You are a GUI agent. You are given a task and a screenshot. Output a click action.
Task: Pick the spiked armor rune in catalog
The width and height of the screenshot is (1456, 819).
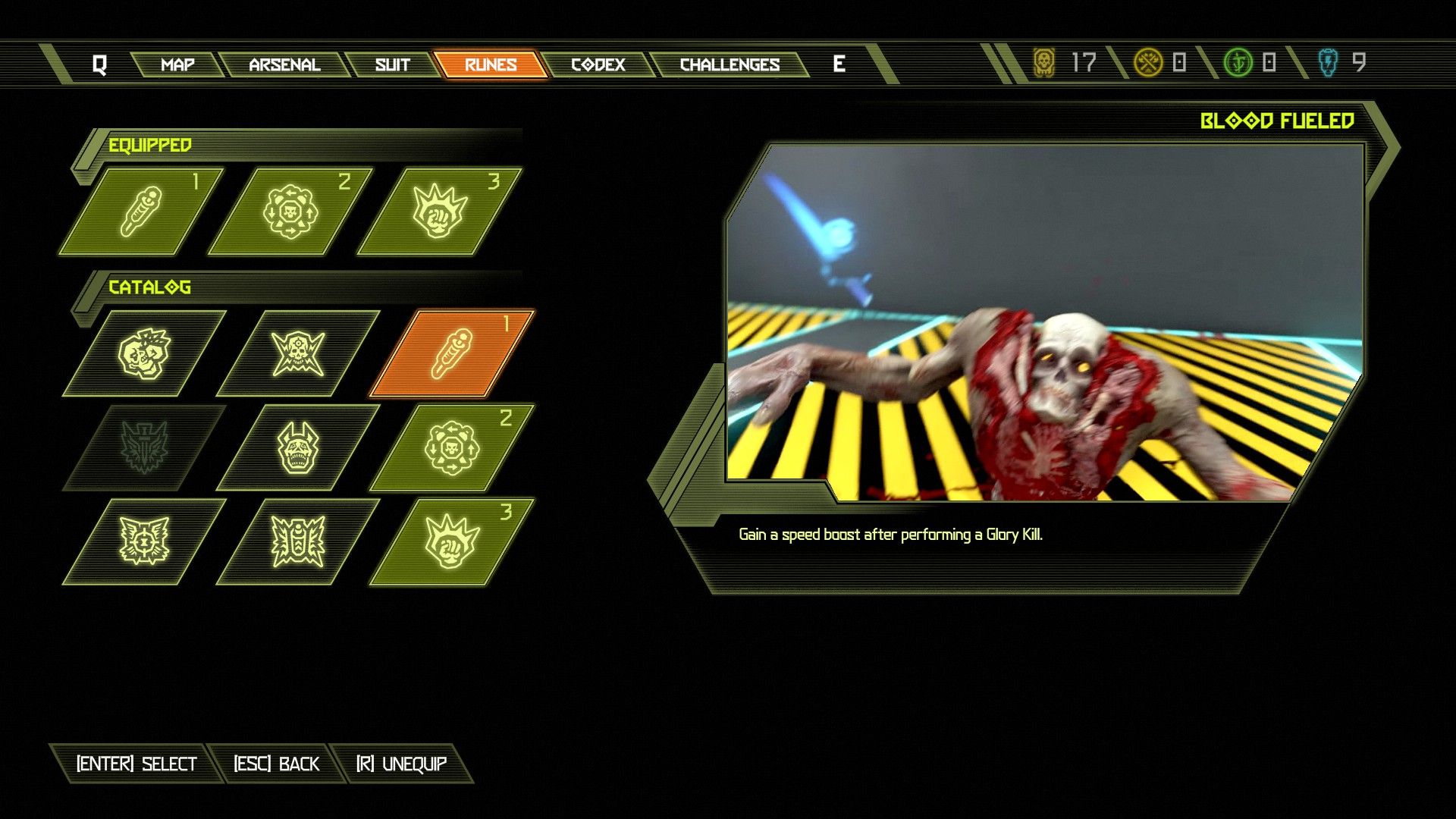click(298, 541)
